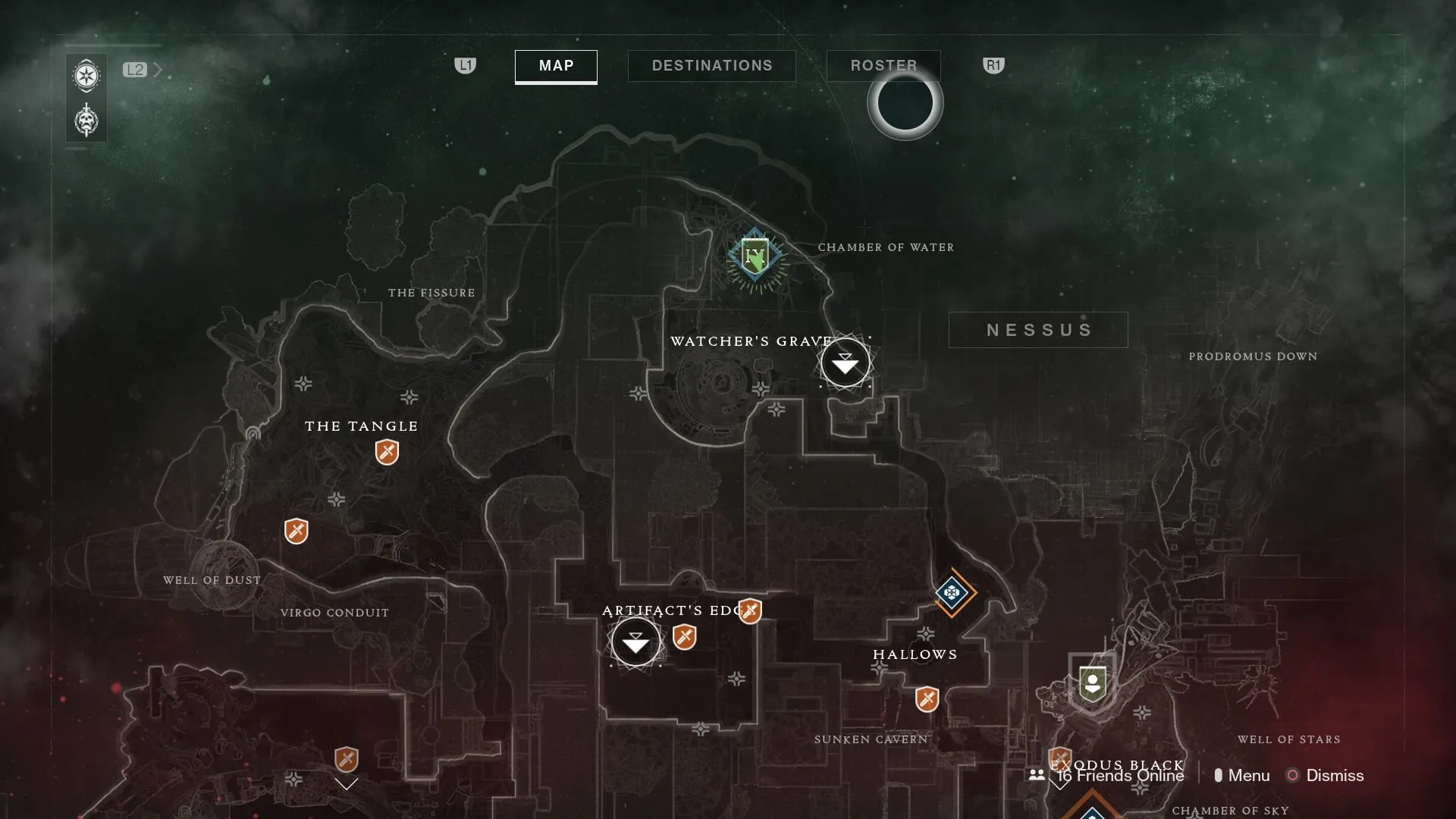Fast travel to the Watcher's Grave landing zone
The height and width of the screenshot is (819, 1456).
point(845,362)
